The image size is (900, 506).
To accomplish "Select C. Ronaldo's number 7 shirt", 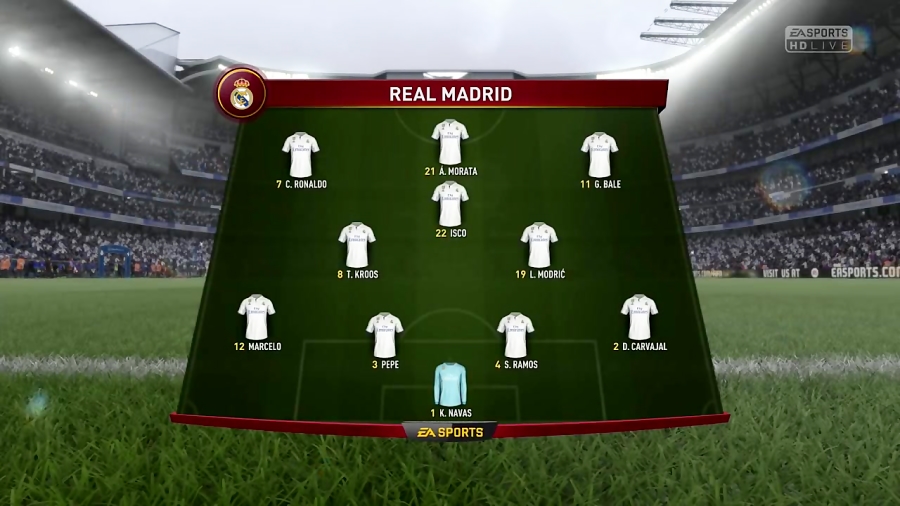I will point(300,155).
